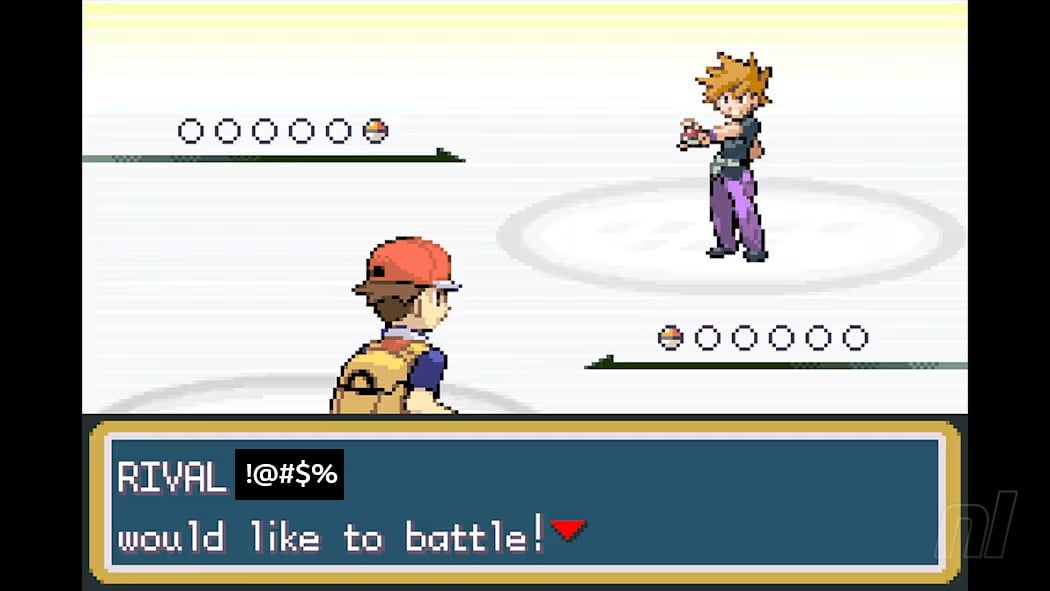Advance dialogue using the red arrow
The image size is (1050, 591).
click(567, 529)
